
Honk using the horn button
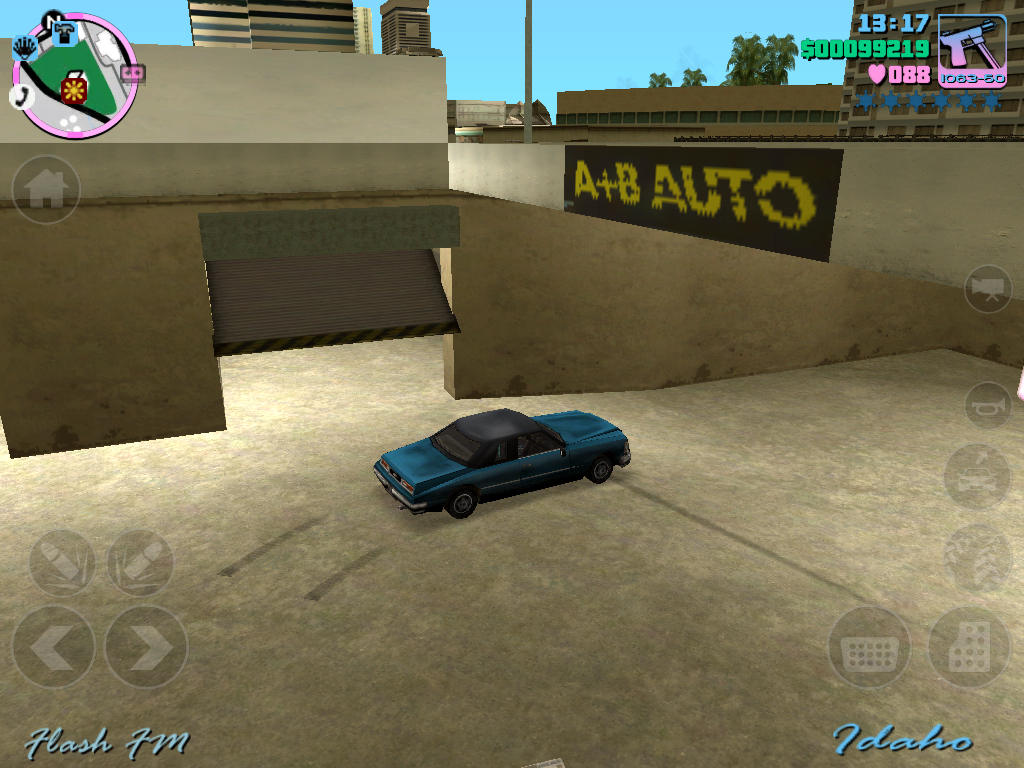point(988,405)
